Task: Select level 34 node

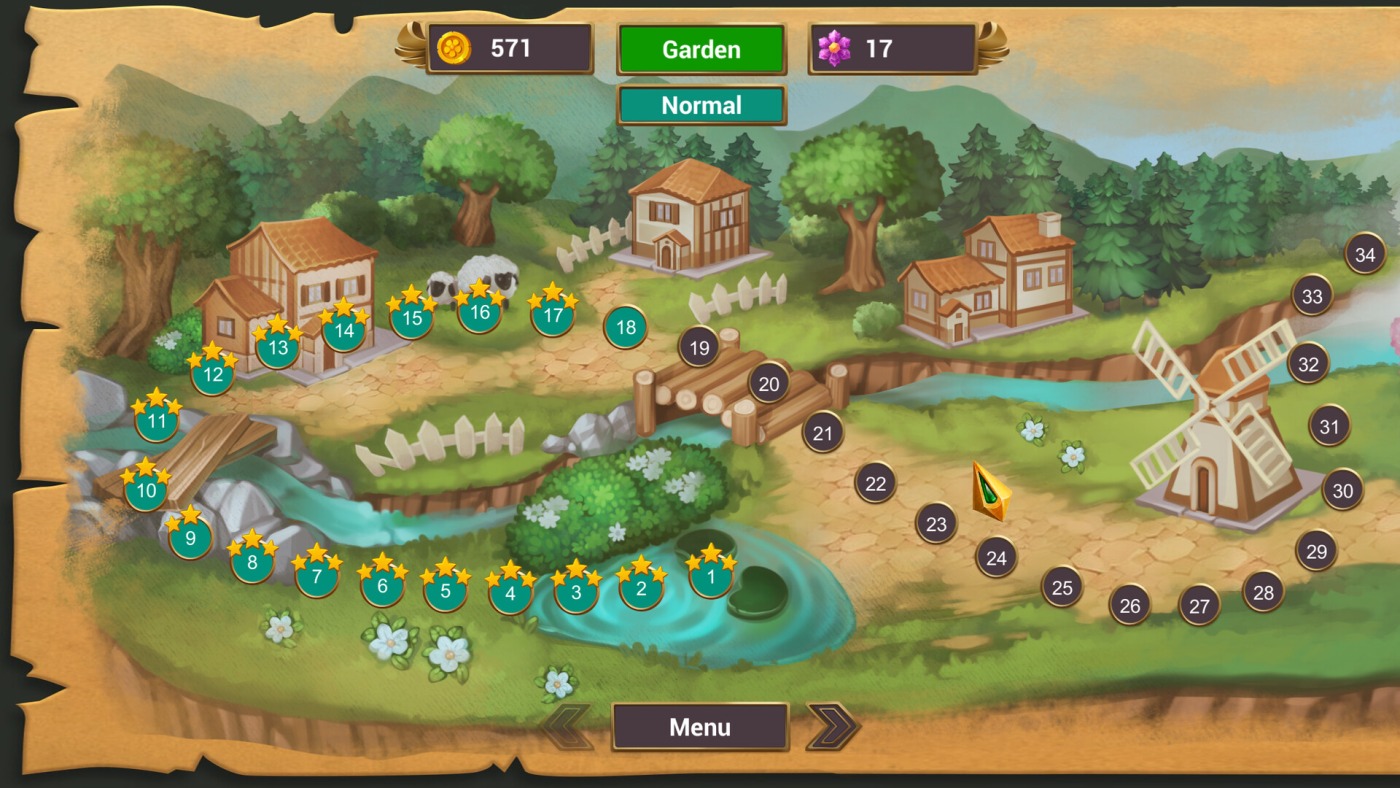Action: (1365, 254)
